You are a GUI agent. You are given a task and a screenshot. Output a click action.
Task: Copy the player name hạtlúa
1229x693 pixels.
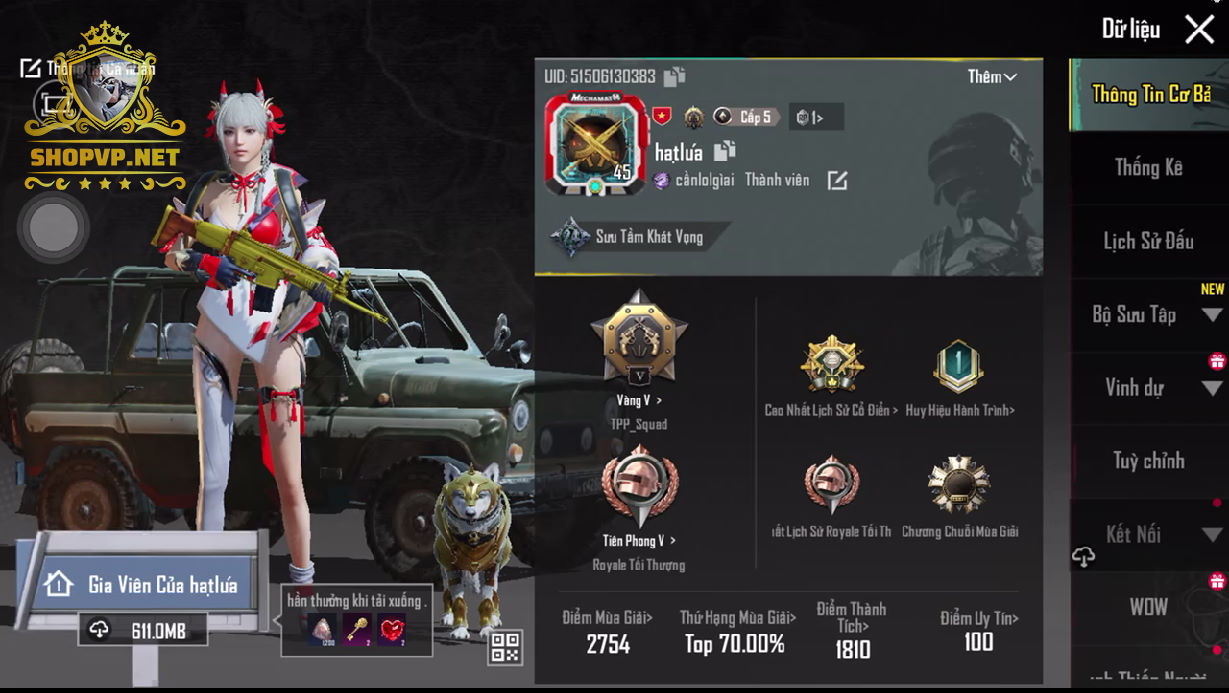725,151
